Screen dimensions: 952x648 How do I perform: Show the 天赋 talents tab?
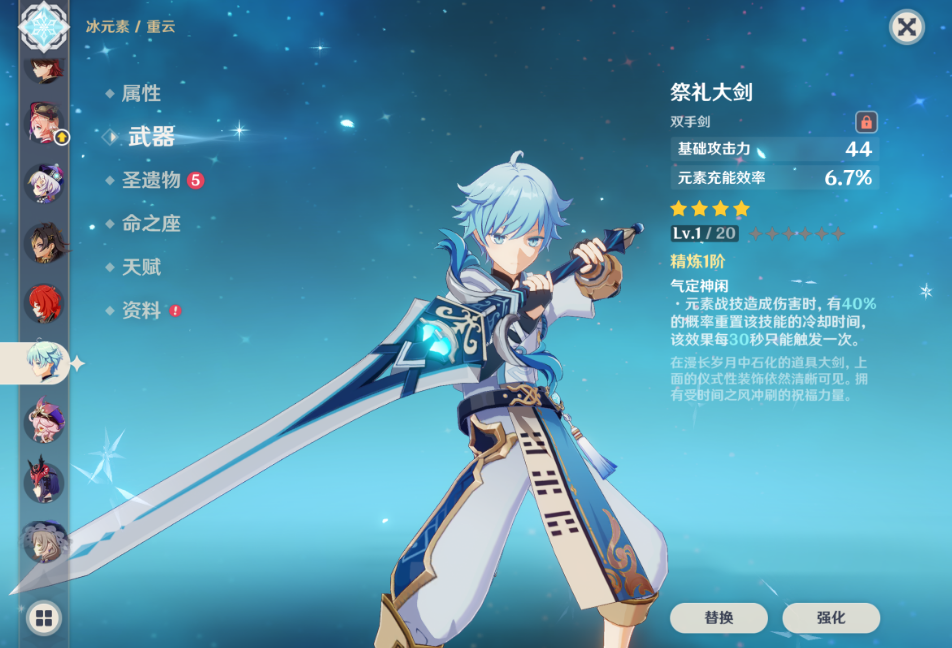pyautogui.click(x=141, y=267)
